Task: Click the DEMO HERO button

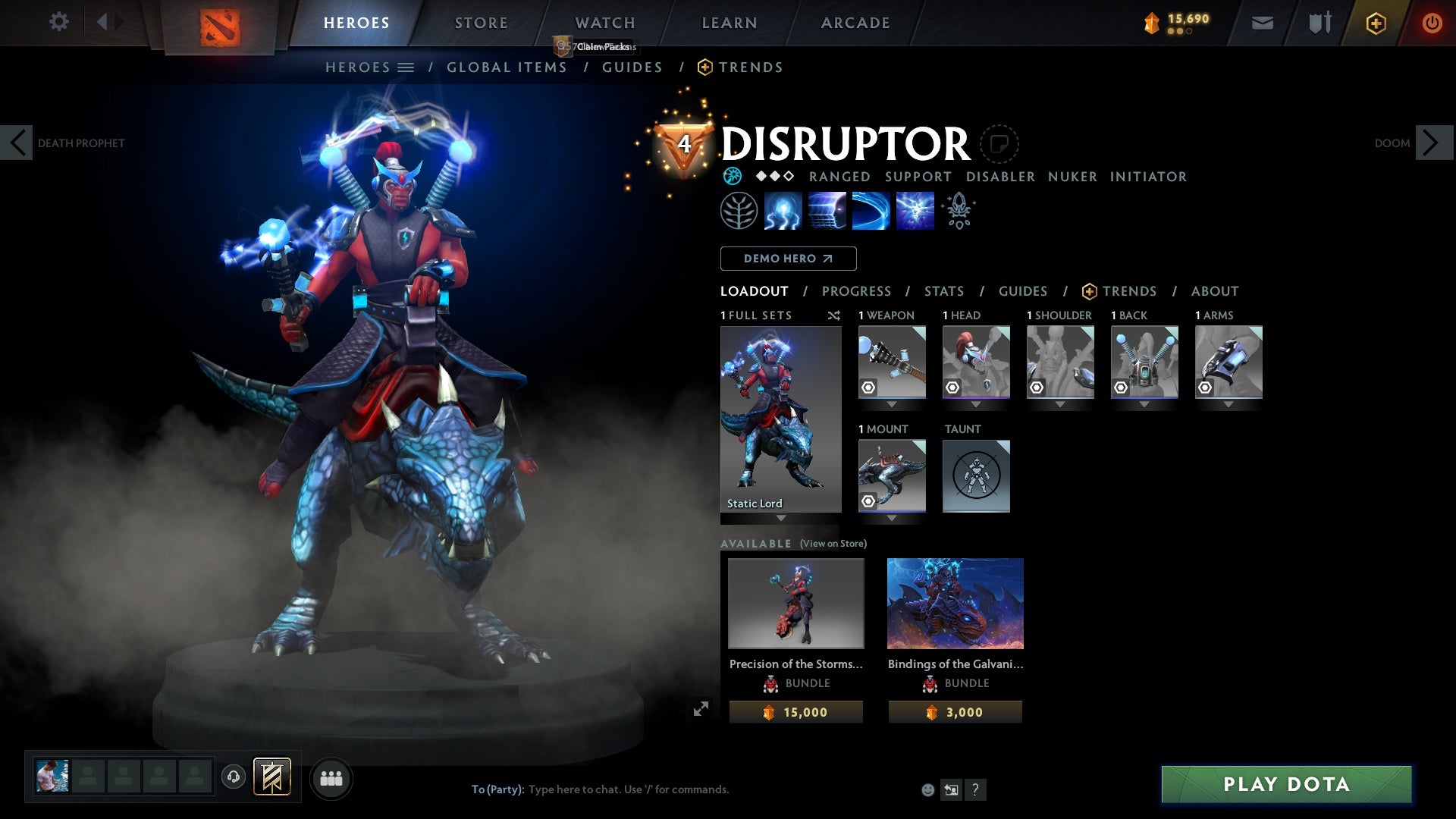Action: [788, 259]
